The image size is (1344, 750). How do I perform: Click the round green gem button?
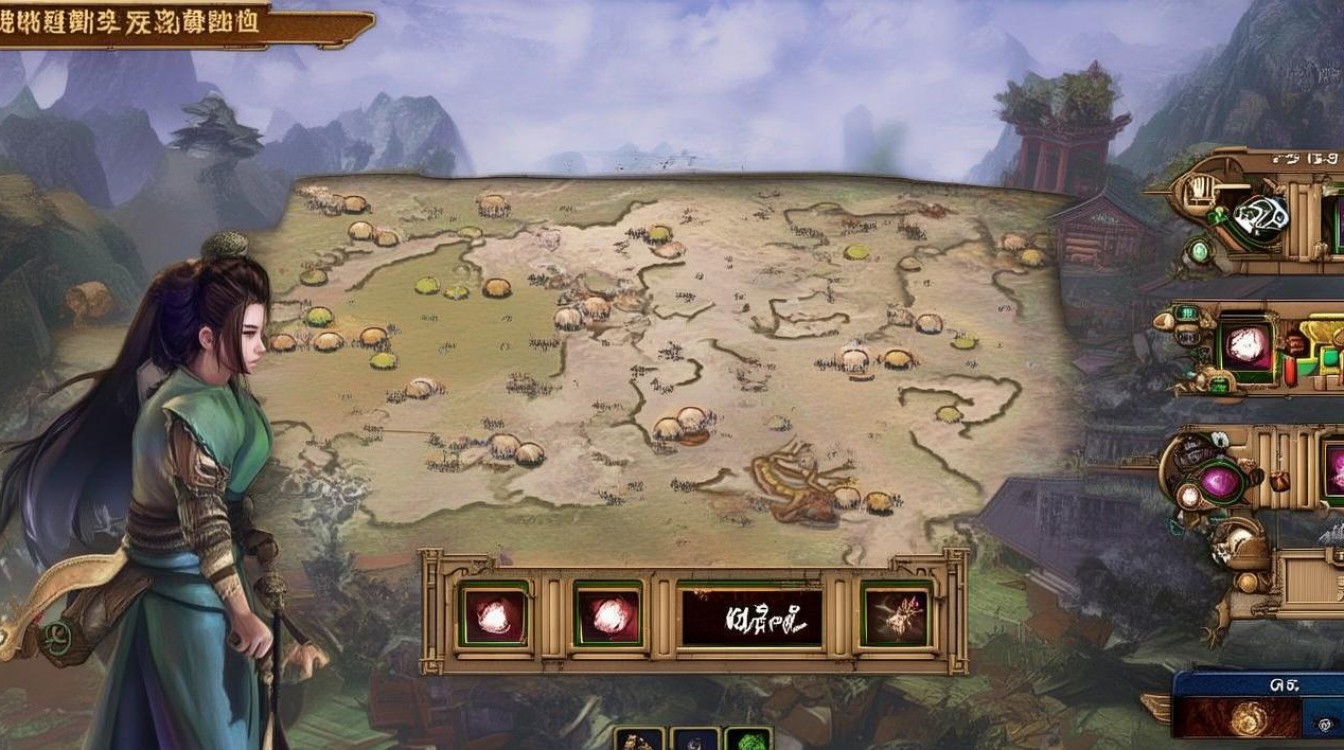1201,250
